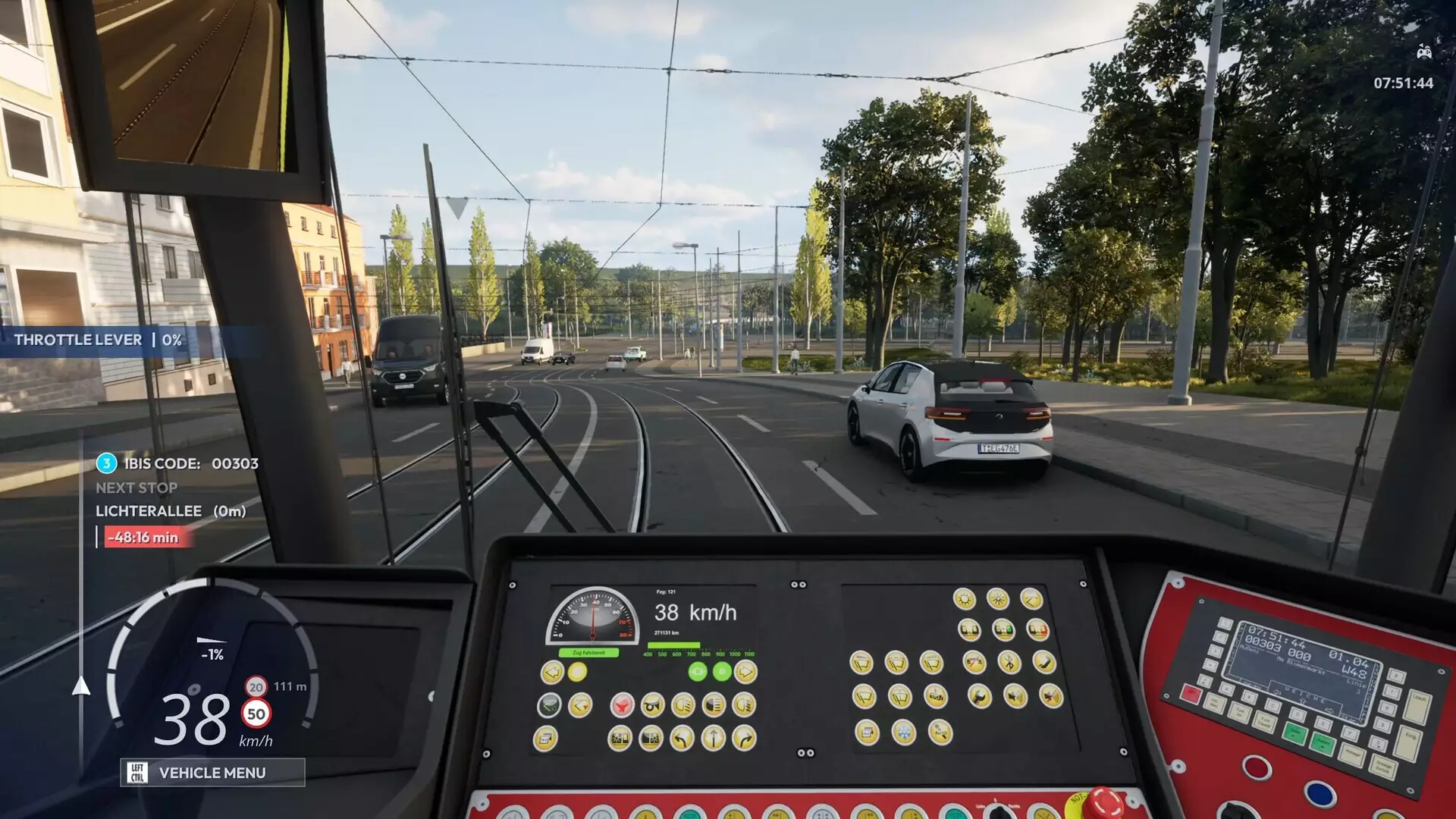This screenshot has height=819, width=1456.
Task: Toggle the low beam headlight button
Action: coord(682,705)
